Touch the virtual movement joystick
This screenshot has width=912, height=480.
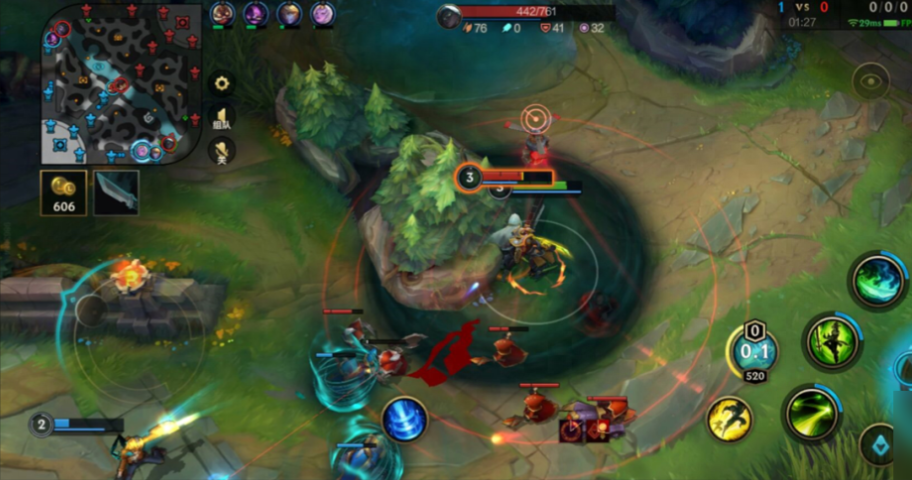click(x=93, y=311)
